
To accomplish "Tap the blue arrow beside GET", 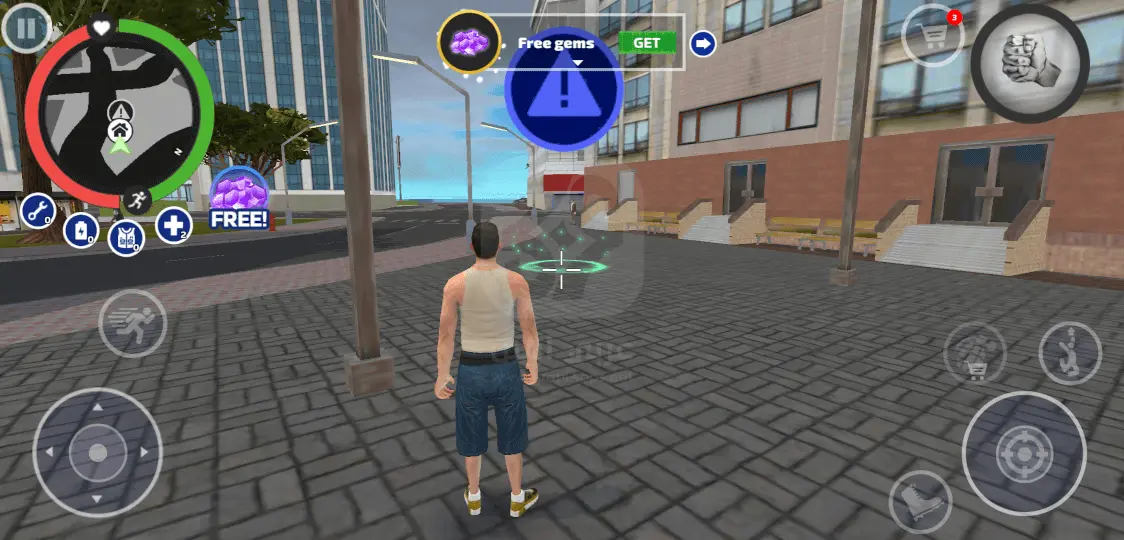I will pos(703,43).
